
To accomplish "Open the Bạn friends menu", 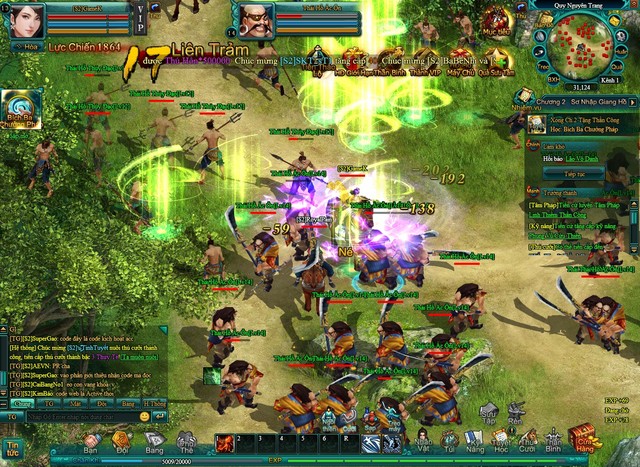I will pyautogui.click(x=91, y=438).
